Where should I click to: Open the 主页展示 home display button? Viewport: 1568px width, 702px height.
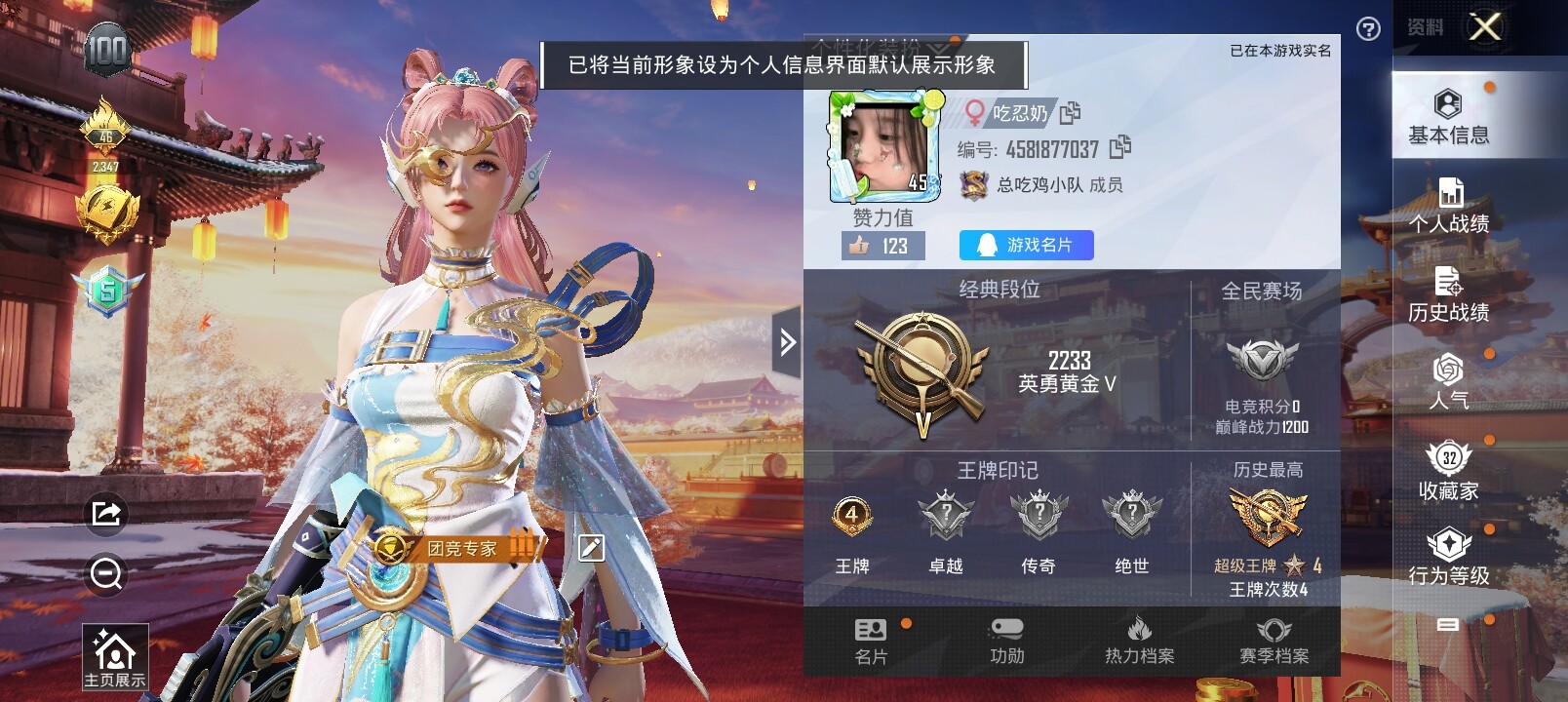tap(114, 658)
